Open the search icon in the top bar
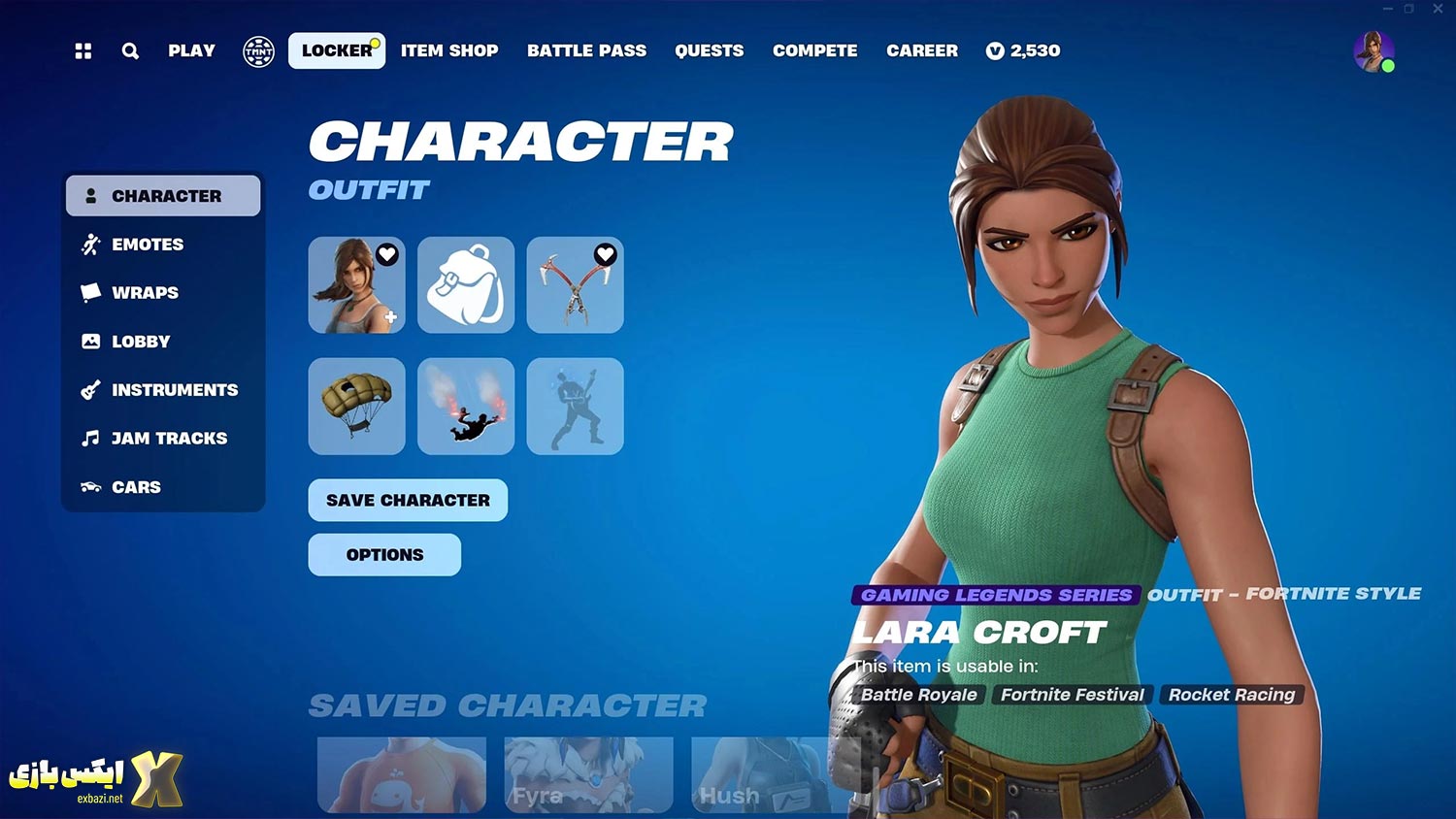This screenshot has height=819, width=1456. click(x=130, y=51)
